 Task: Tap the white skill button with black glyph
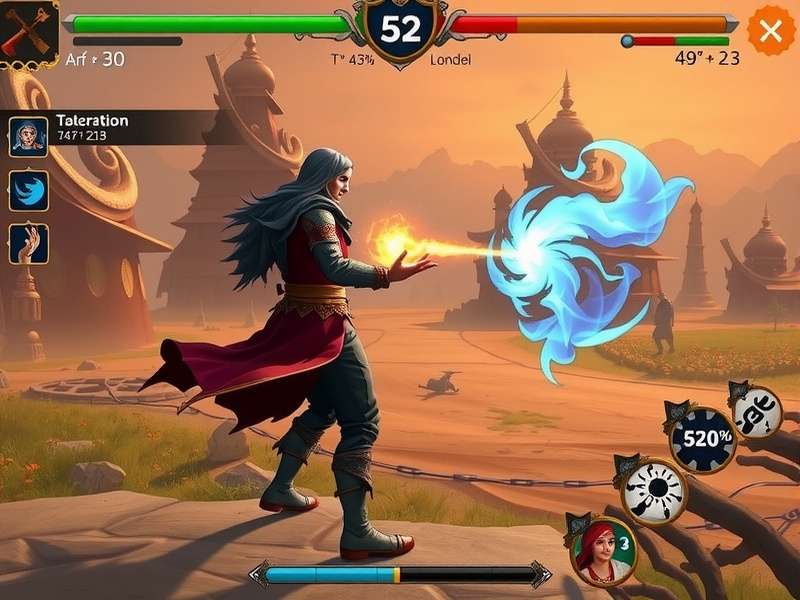tap(757, 411)
